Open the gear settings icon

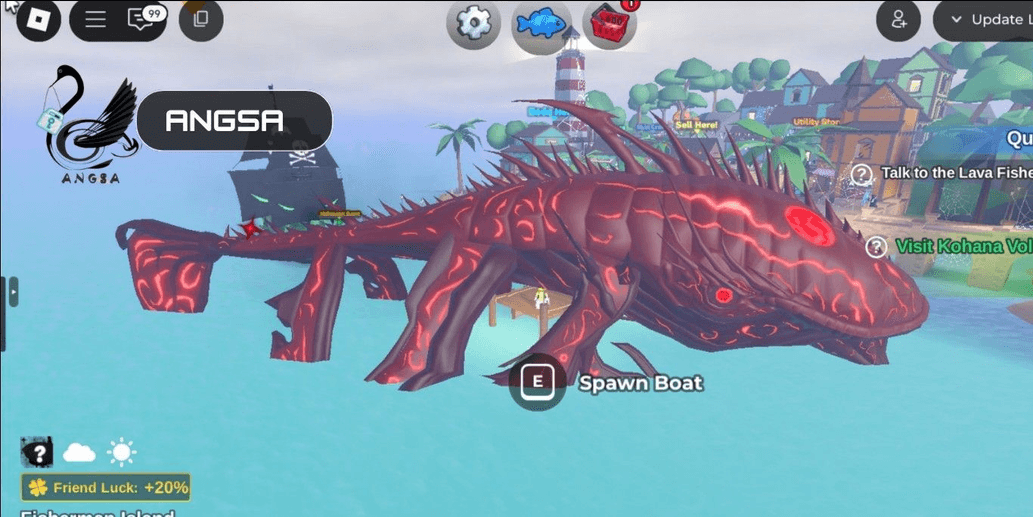click(x=473, y=24)
